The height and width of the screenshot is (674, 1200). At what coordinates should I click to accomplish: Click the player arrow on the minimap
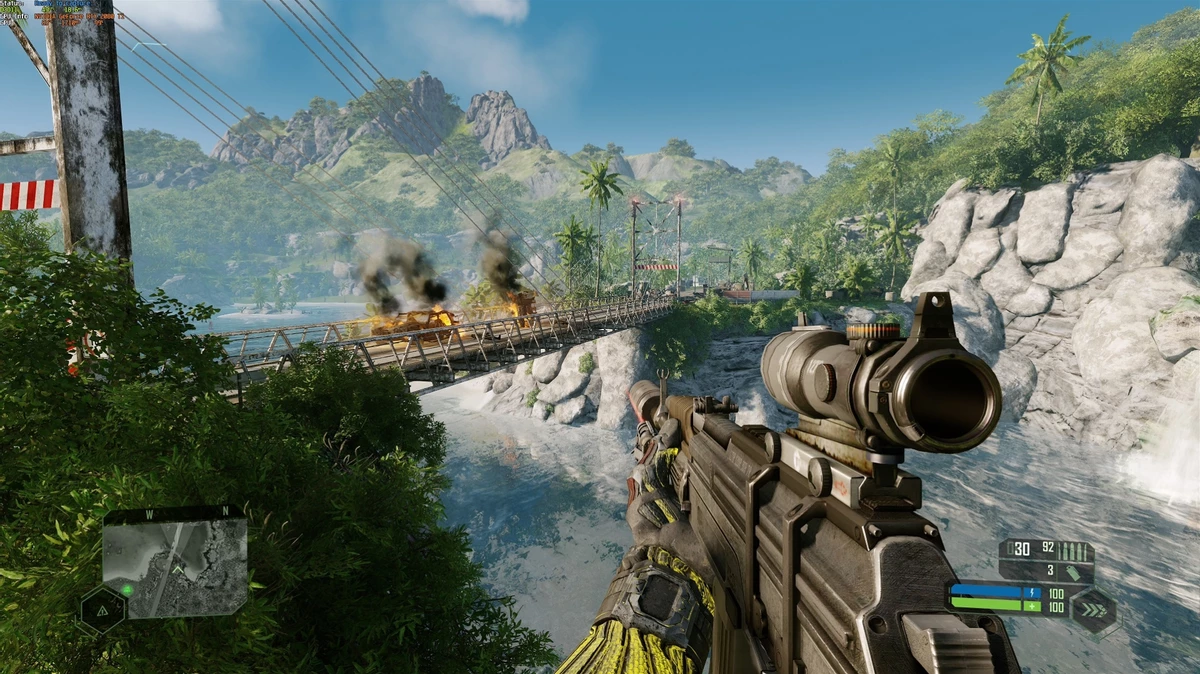[178, 569]
